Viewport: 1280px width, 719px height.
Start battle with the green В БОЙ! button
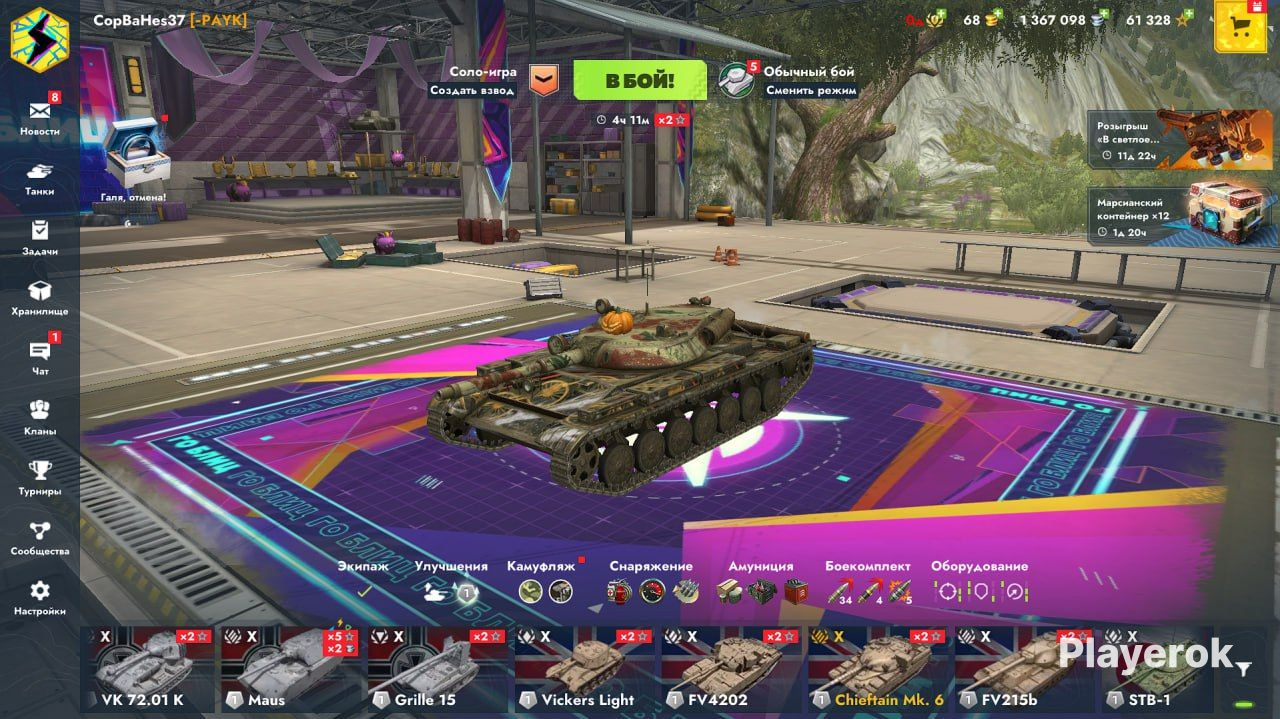(639, 80)
